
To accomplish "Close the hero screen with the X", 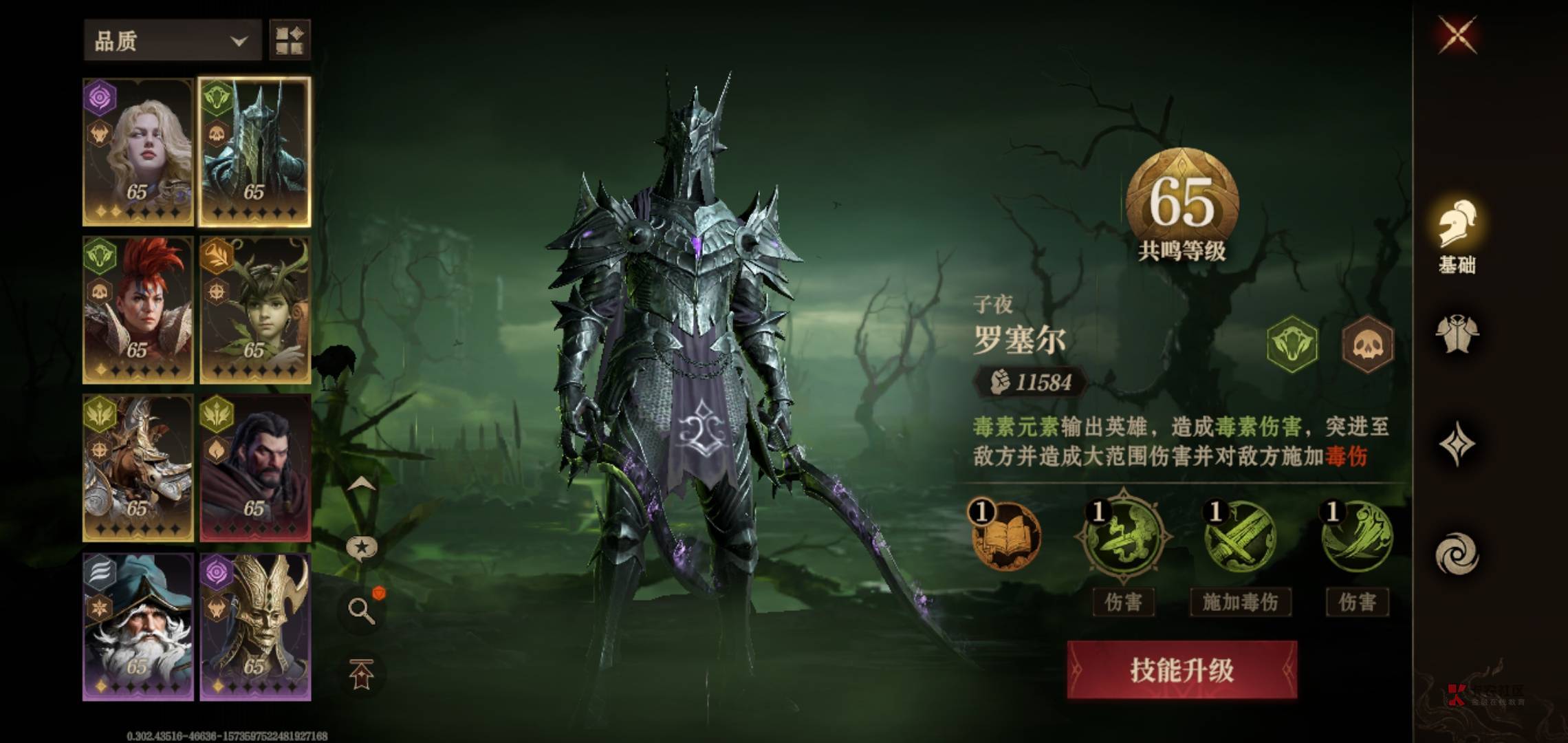I will (1457, 34).
